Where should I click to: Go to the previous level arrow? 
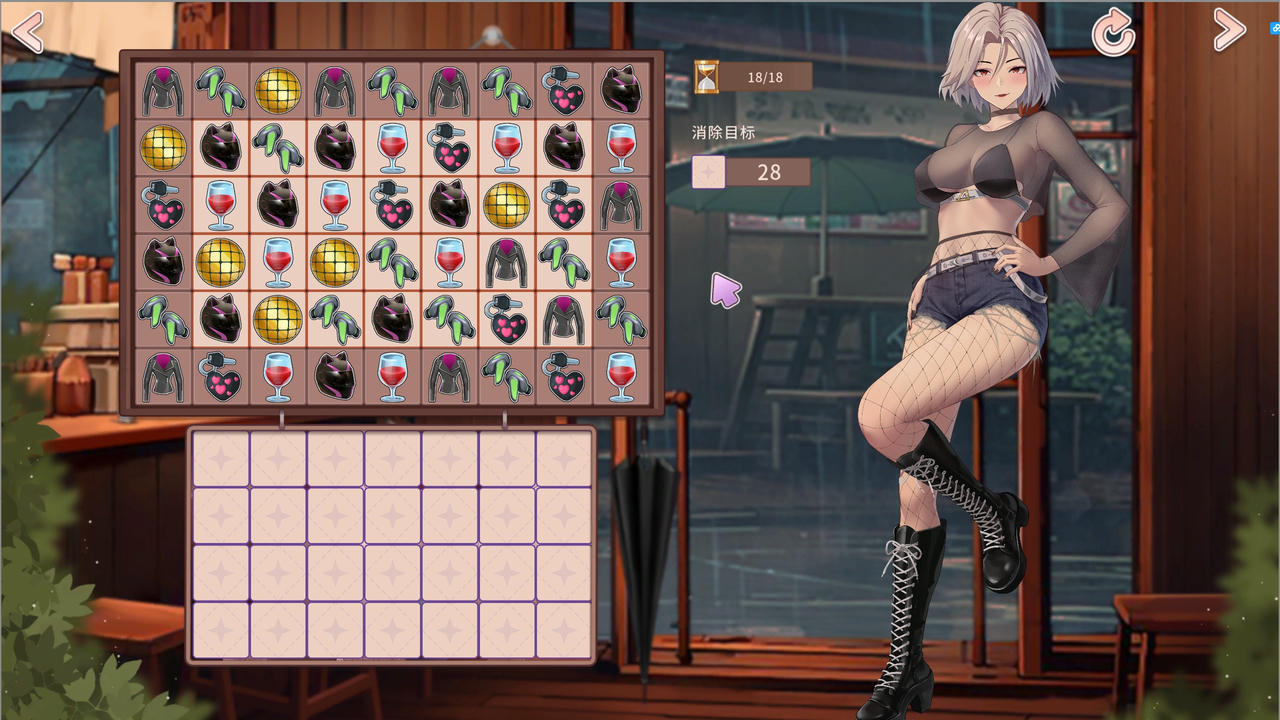click(x=28, y=32)
